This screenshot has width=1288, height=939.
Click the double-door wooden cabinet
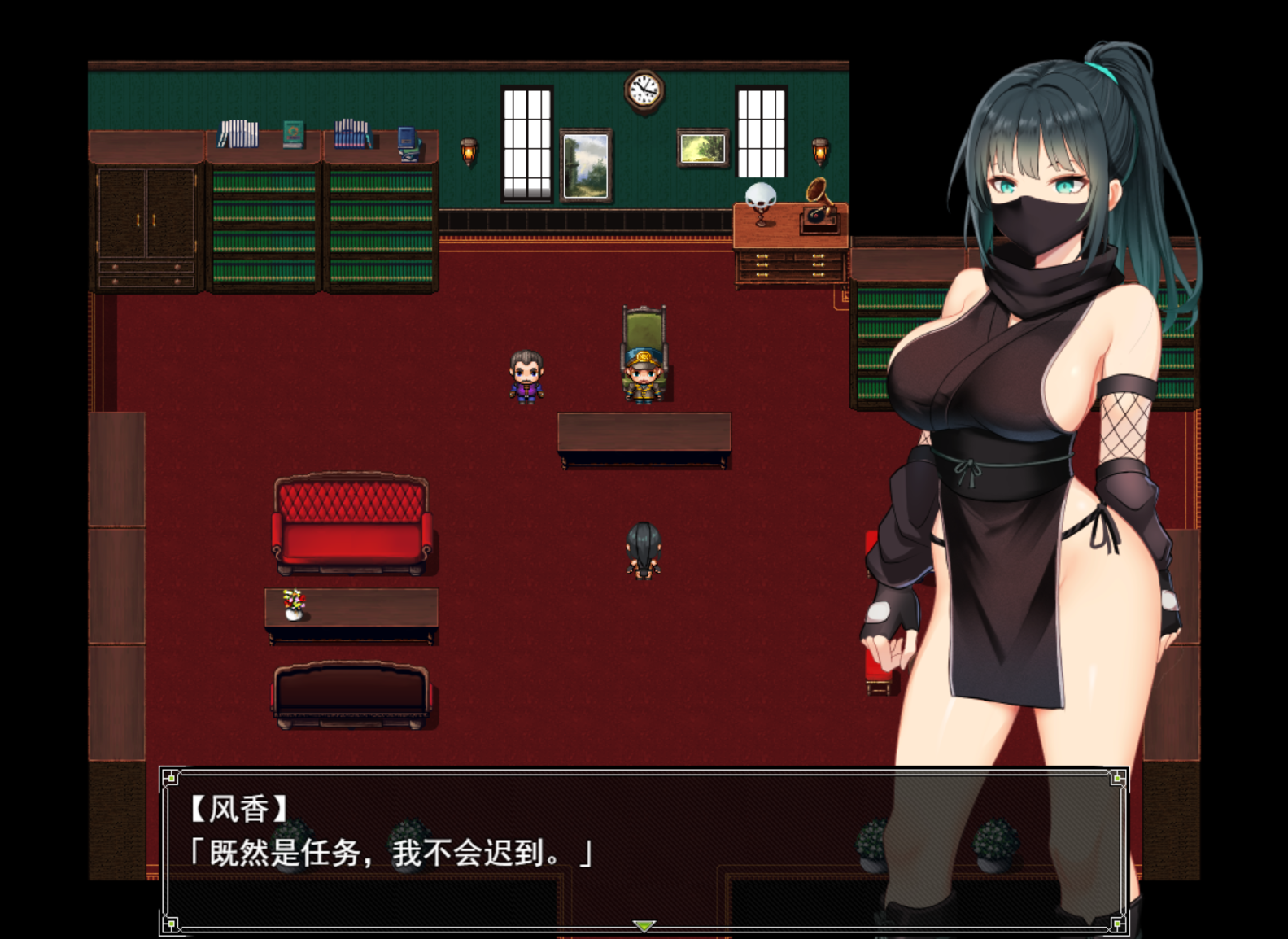coord(146,228)
